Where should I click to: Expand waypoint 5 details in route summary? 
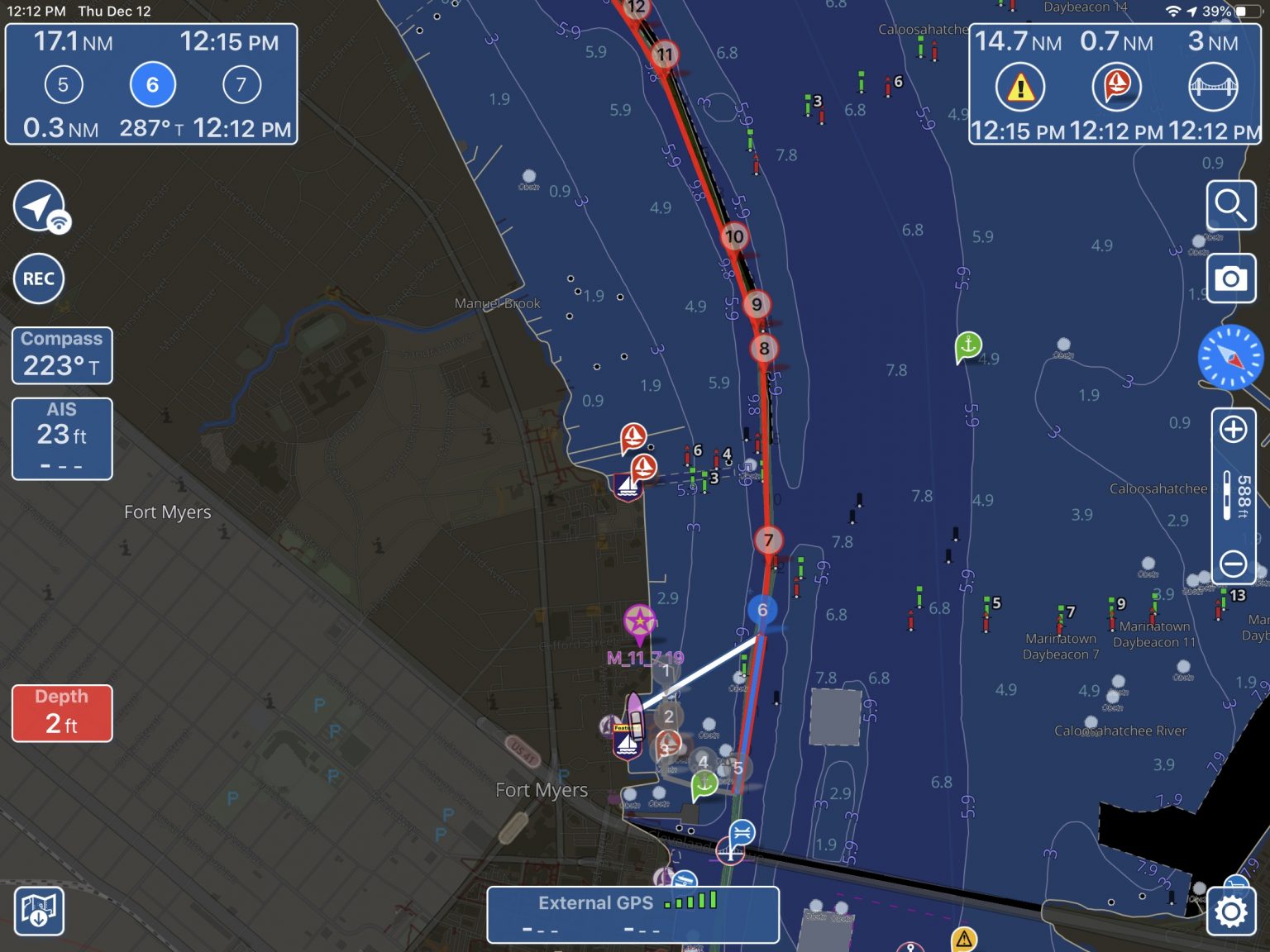(64, 83)
